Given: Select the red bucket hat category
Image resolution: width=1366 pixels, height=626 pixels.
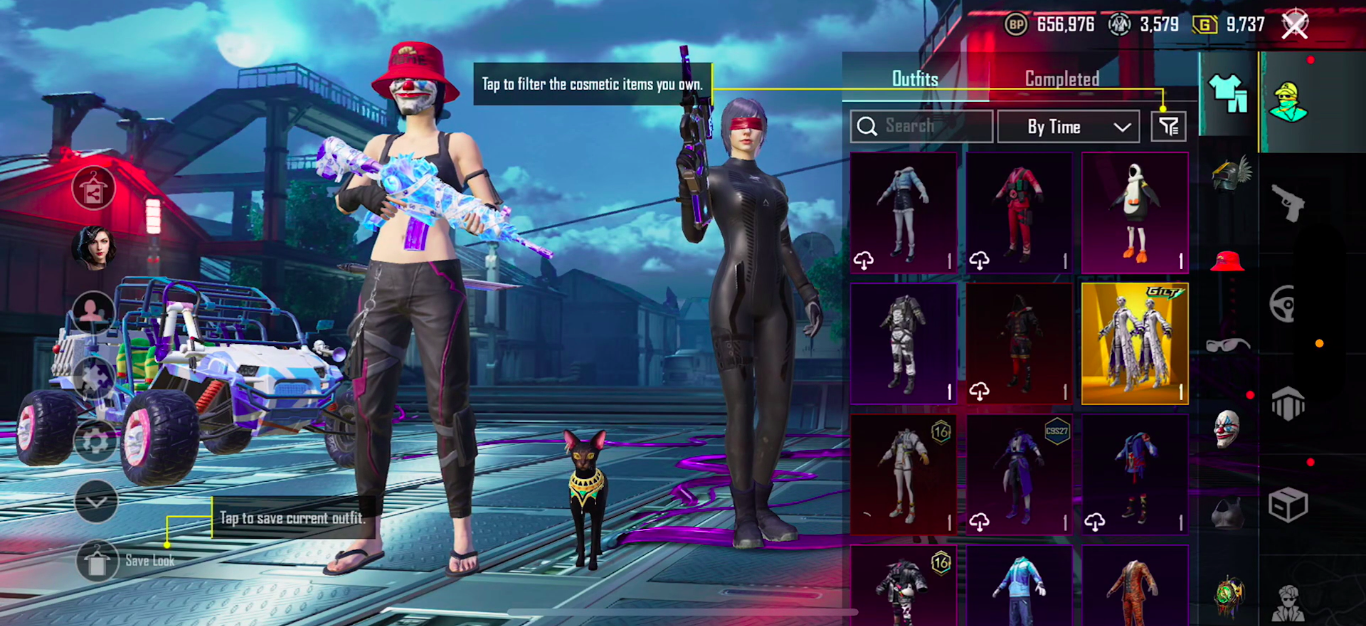Looking at the screenshot, I should point(1228,262).
